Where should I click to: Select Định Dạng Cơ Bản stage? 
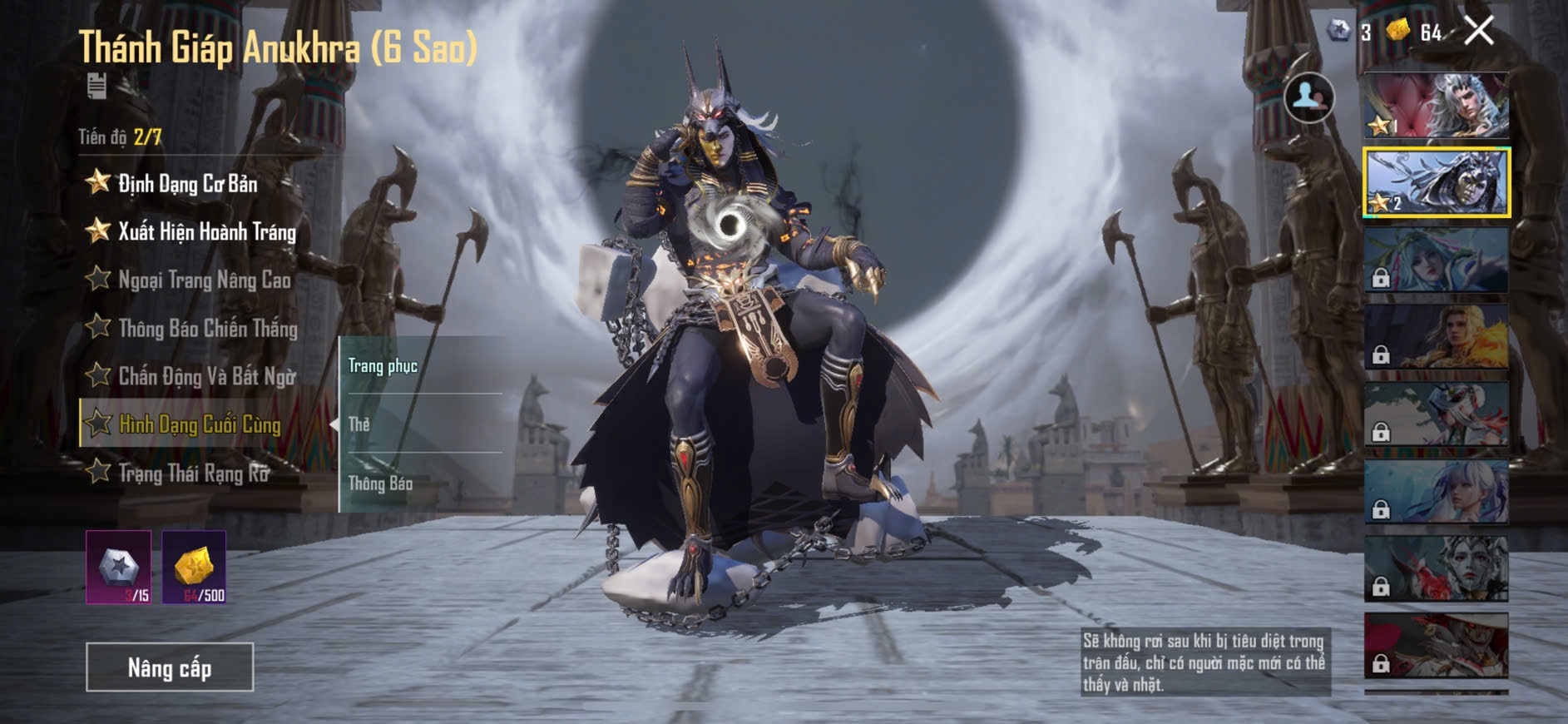[x=187, y=183]
